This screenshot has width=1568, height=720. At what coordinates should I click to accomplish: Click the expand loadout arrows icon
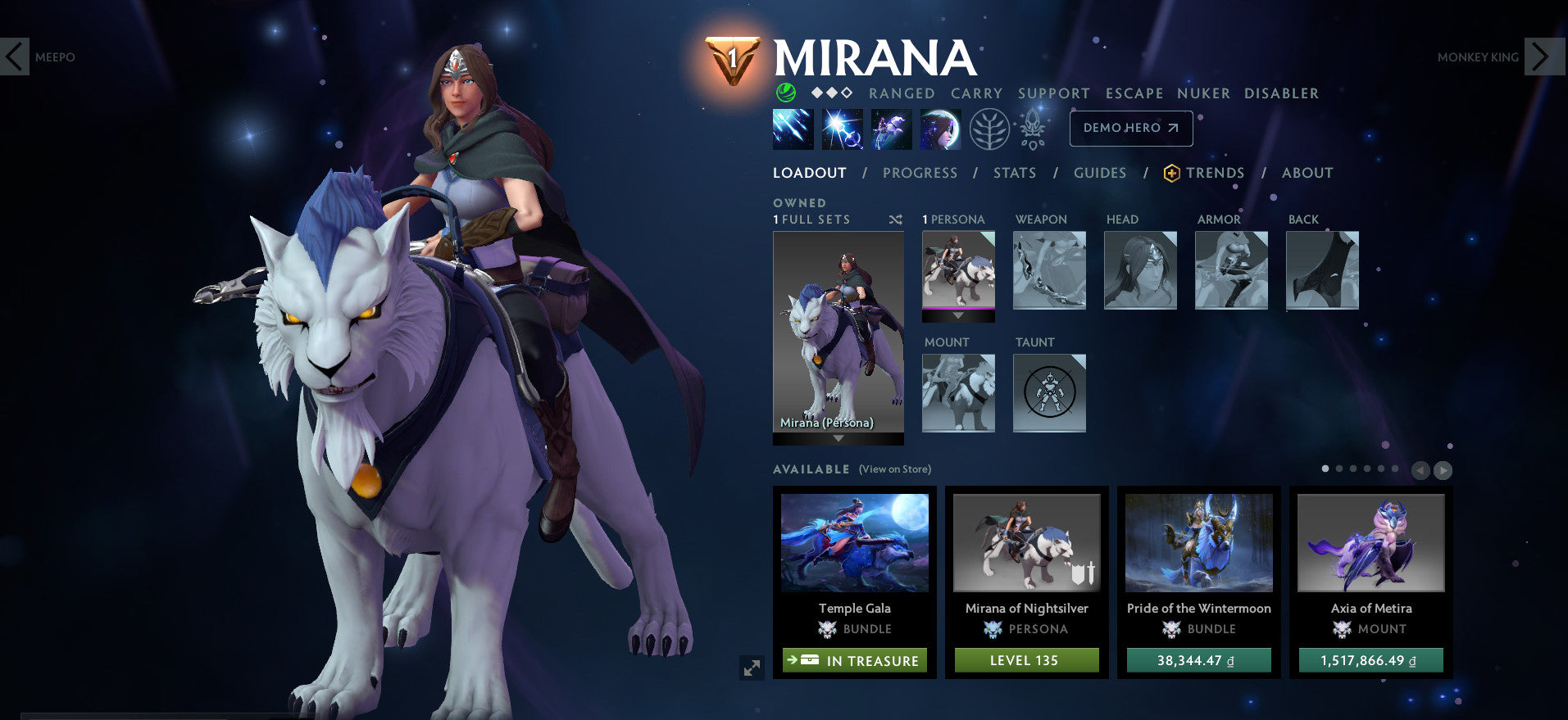(x=752, y=669)
